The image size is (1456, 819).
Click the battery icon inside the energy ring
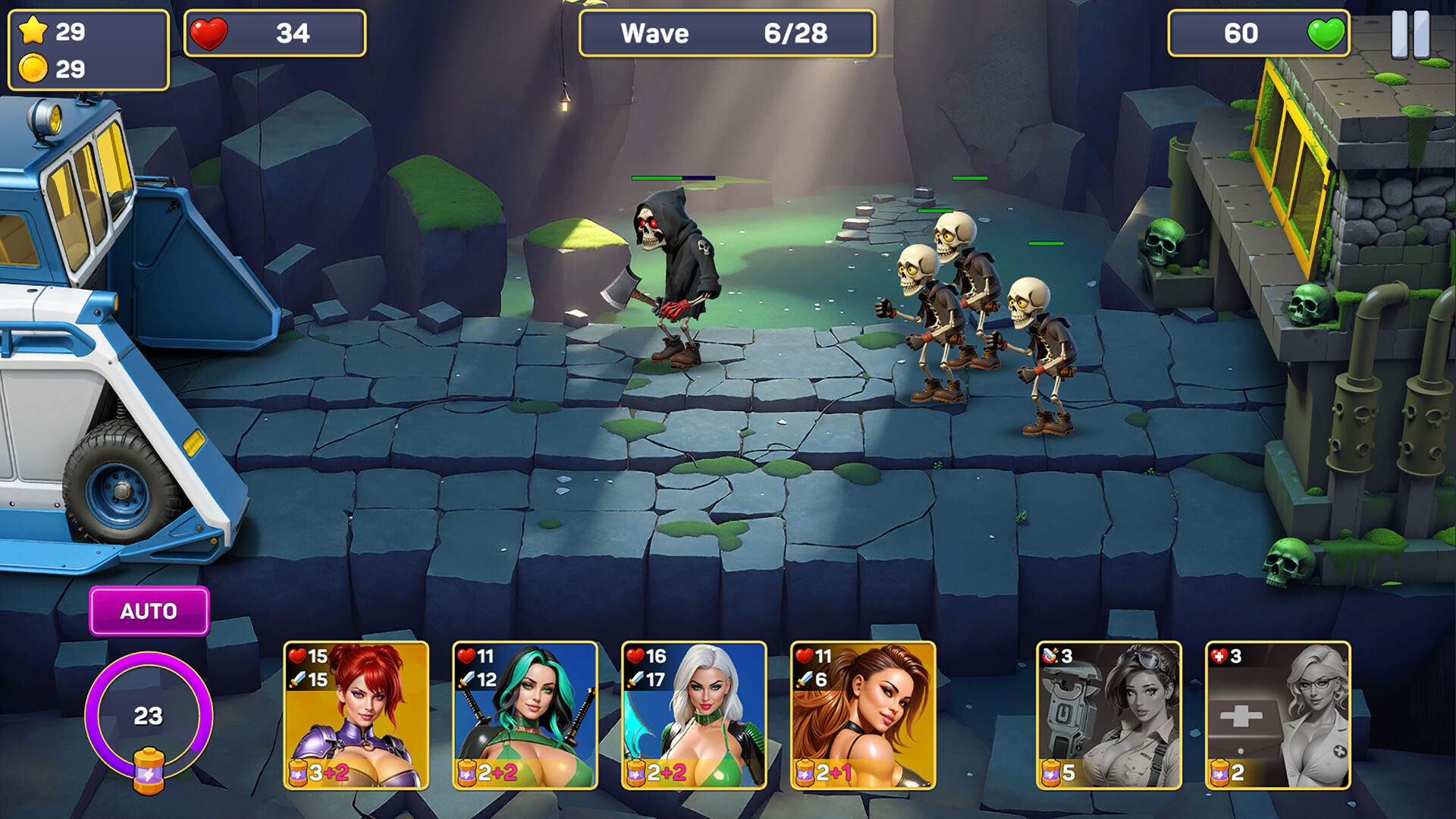tap(149, 770)
